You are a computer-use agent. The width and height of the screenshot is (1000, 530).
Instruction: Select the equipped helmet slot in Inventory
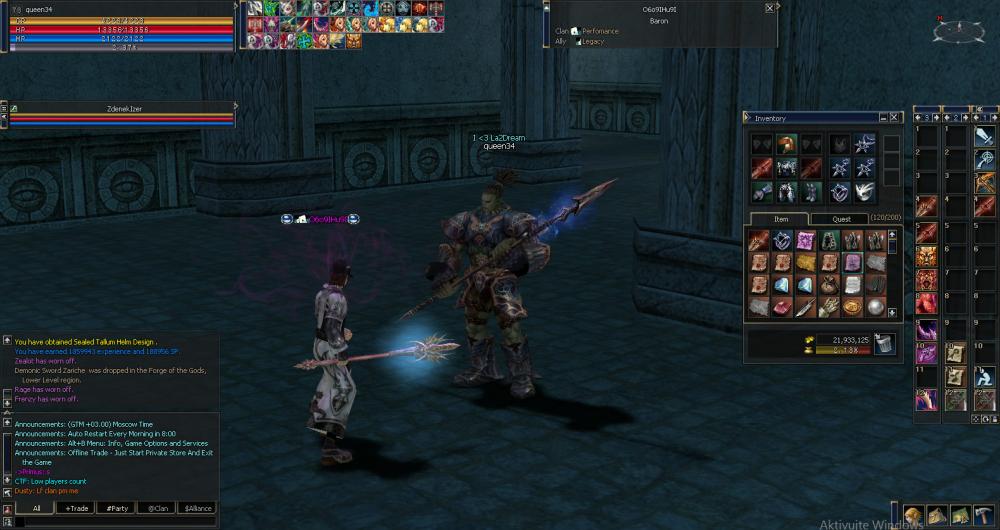point(787,144)
